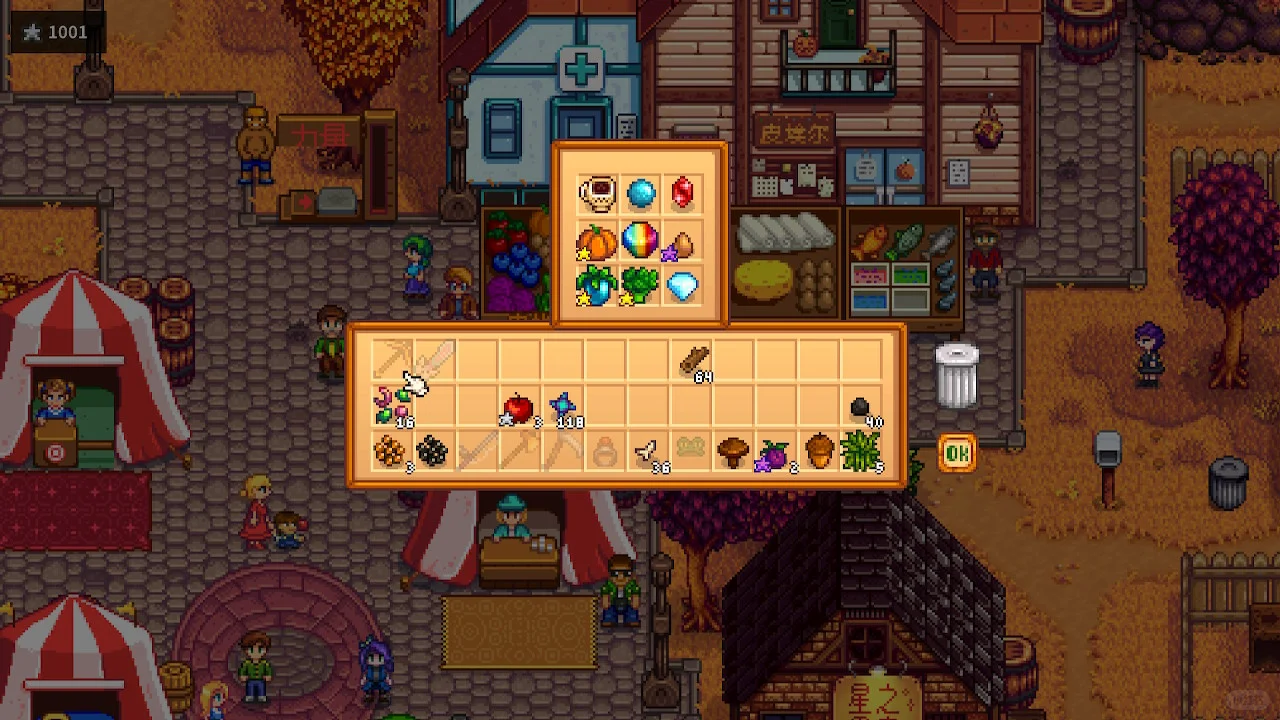Remove the red ruby from the display
The width and height of the screenshot is (1280, 720).
(x=683, y=193)
